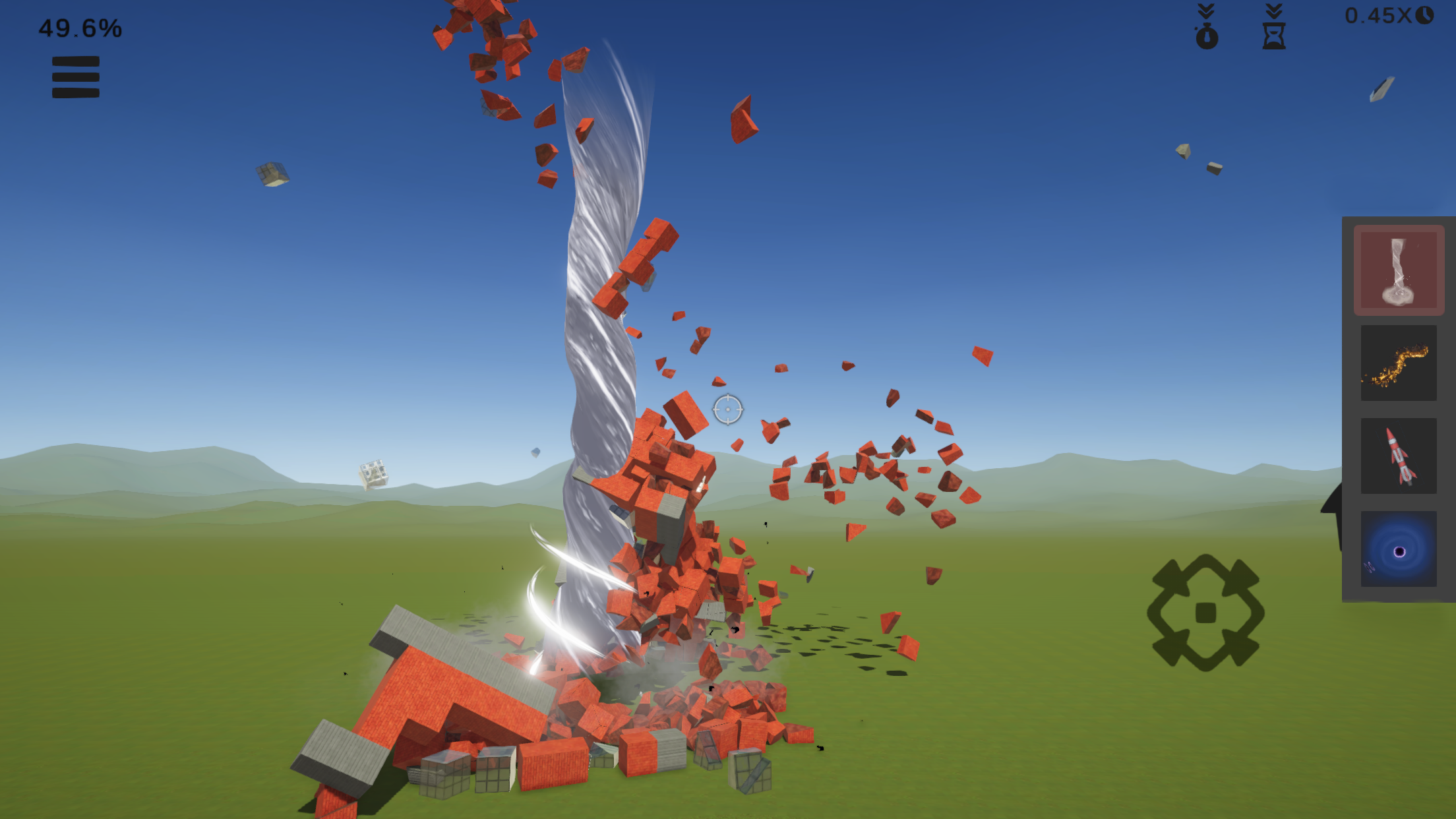Expand the hourglass chevron arrows

[1273, 10]
